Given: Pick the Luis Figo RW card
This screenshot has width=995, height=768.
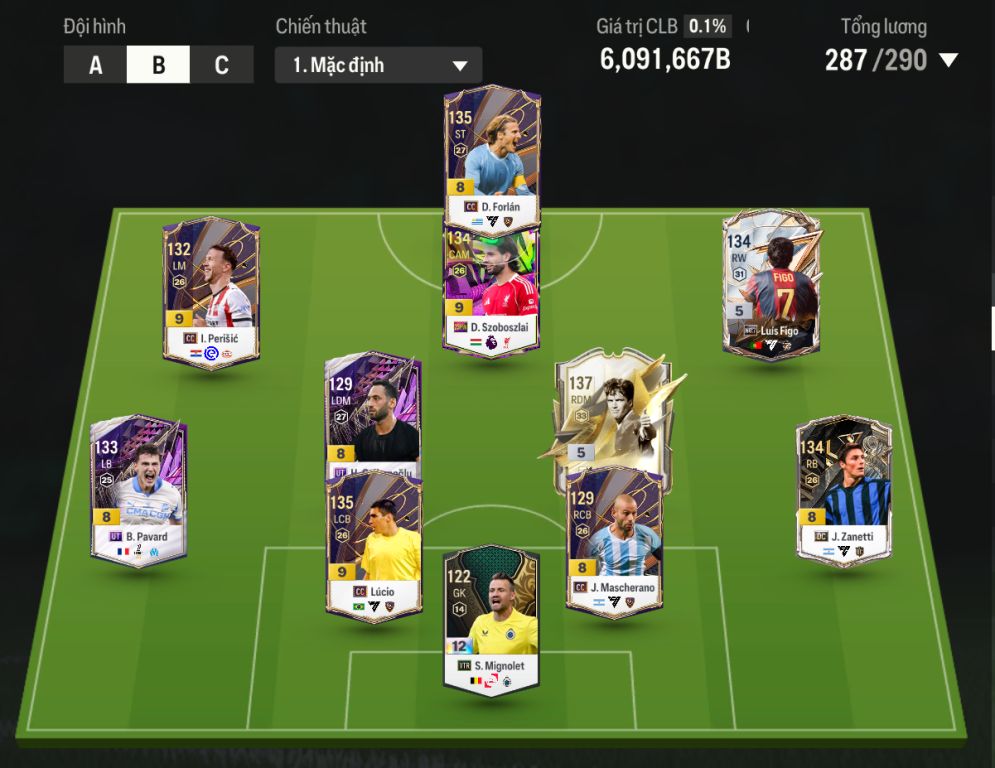Looking at the screenshot, I should 771,285.
